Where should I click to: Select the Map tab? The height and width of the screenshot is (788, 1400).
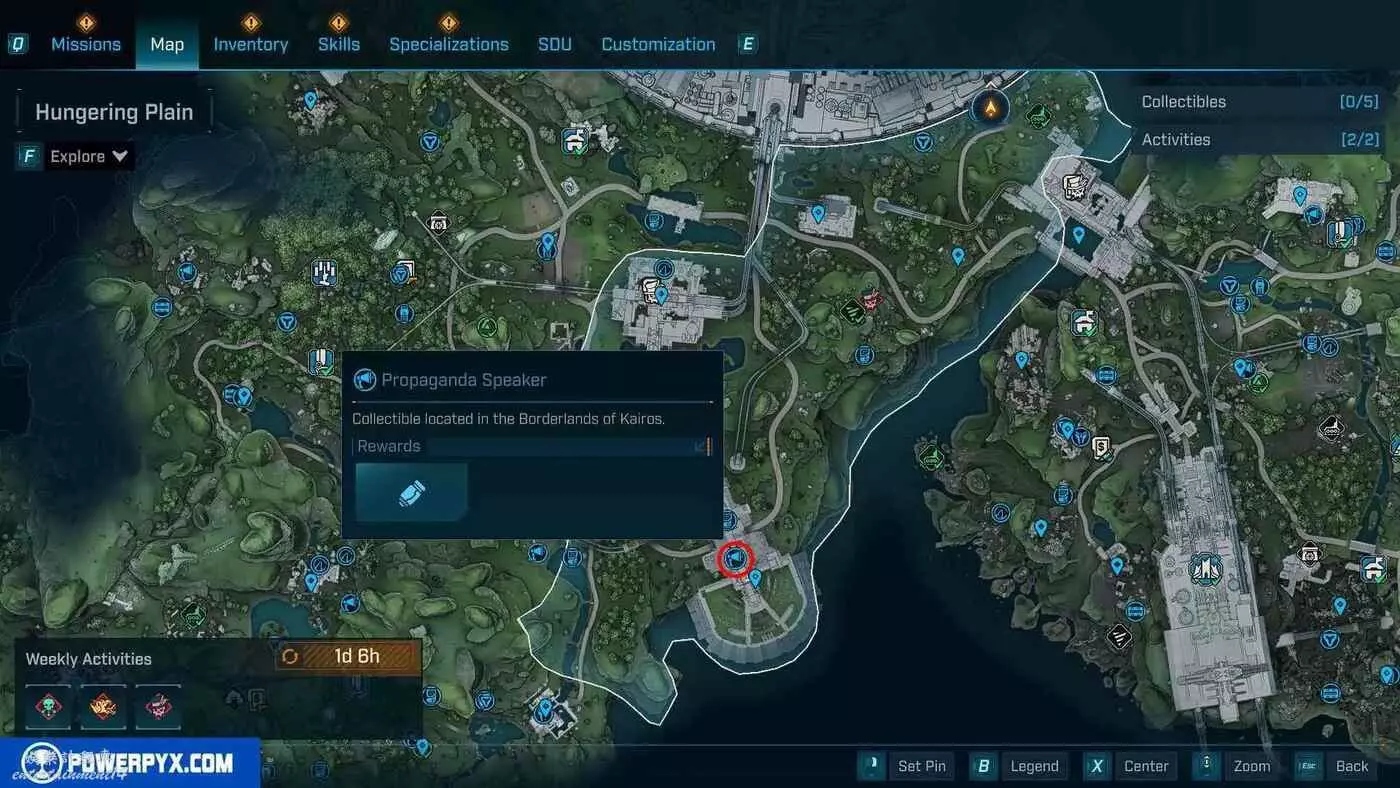tap(167, 44)
